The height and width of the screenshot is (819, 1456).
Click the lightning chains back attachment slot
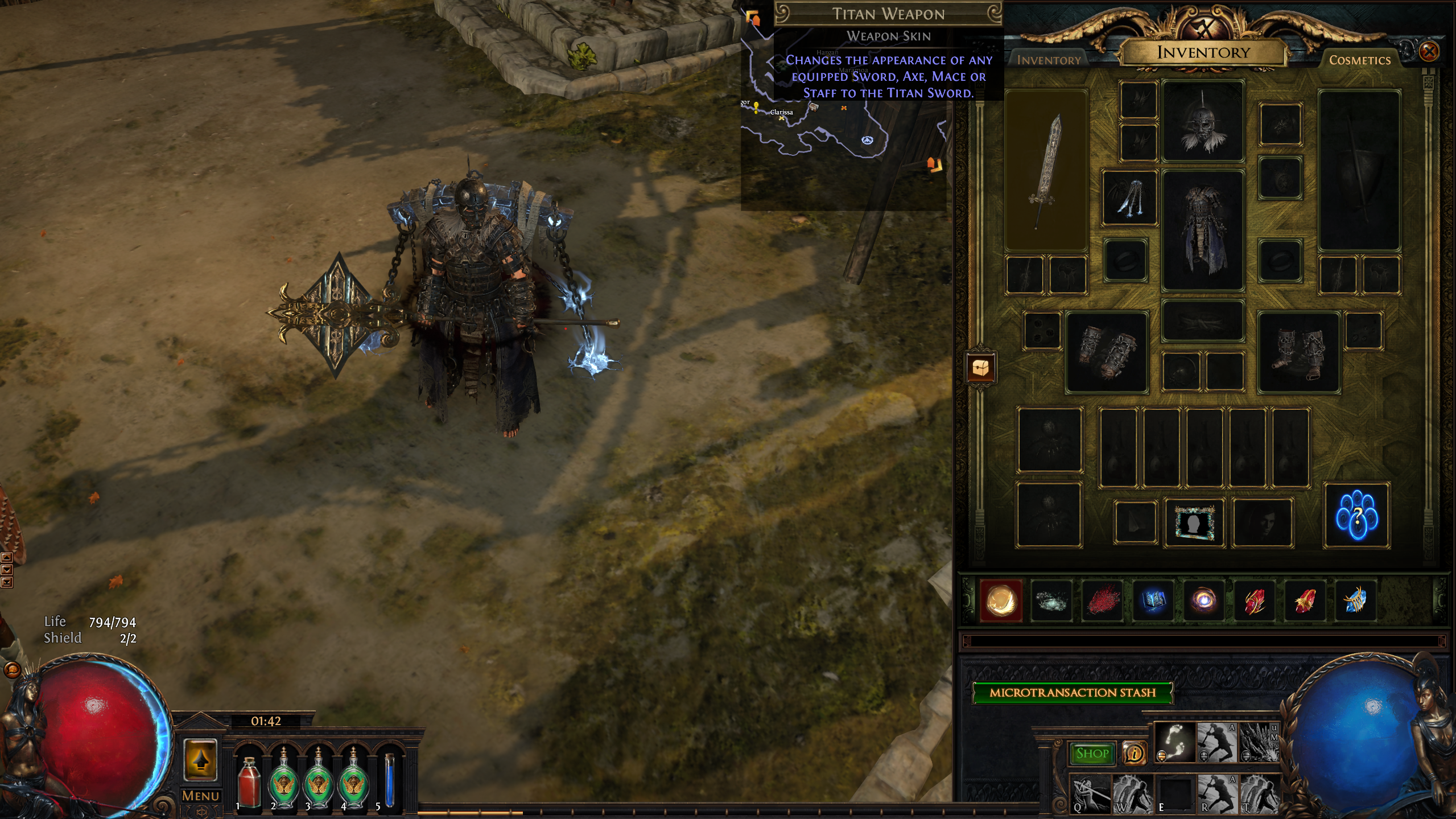point(1129,197)
